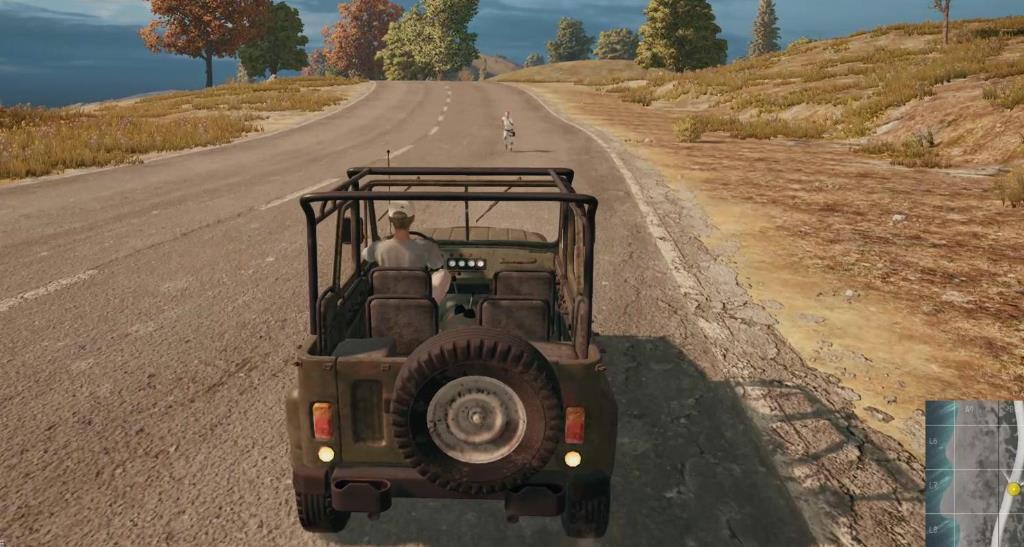Open the minimap in the corner
This screenshot has height=547, width=1024.
[973, 473]
